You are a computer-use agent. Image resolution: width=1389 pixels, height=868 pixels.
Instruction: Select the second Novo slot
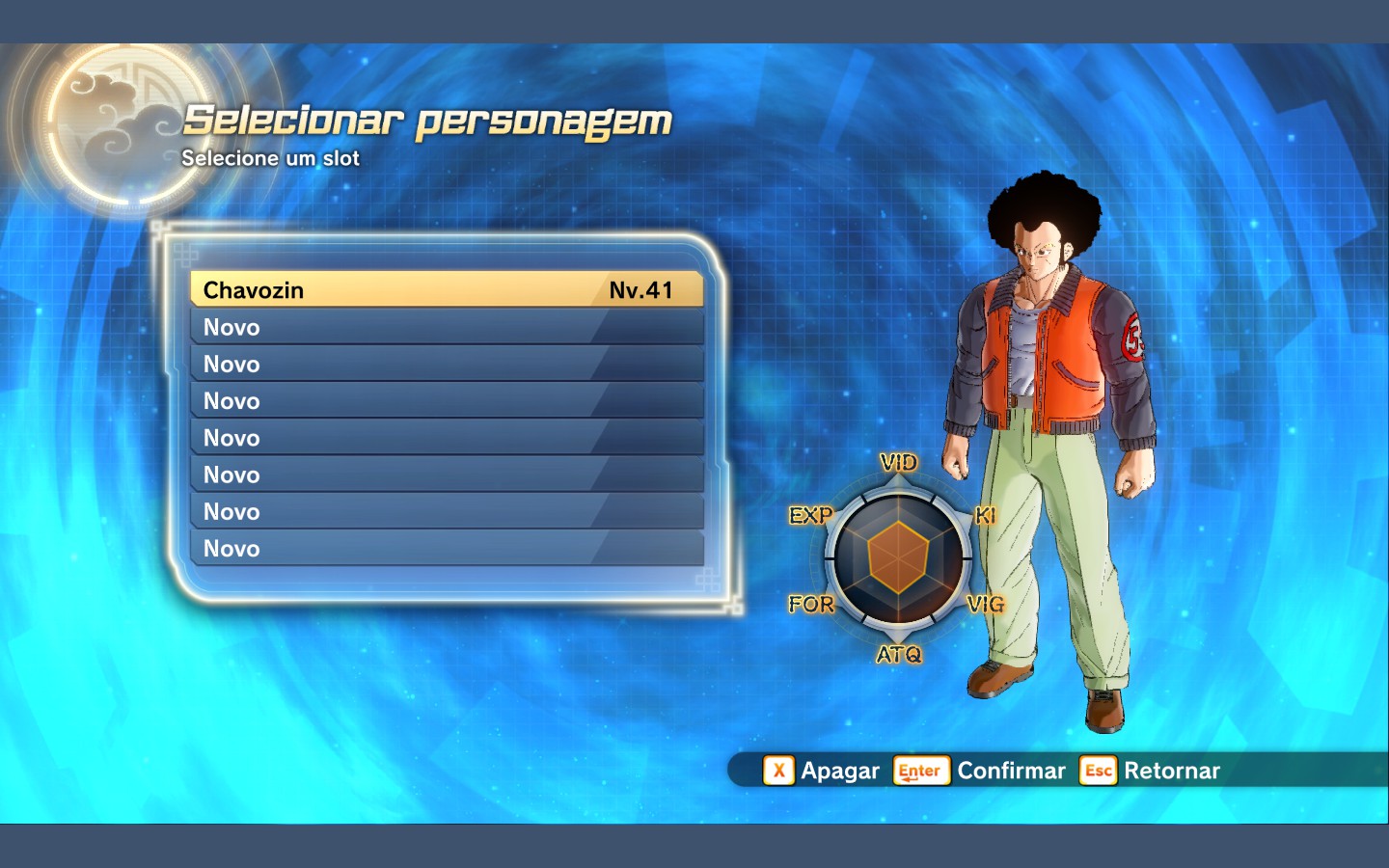click(444, 364)
